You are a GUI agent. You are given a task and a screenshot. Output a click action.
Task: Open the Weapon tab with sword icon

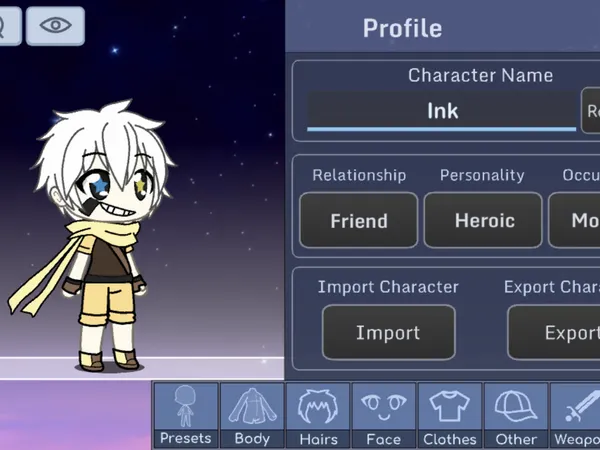tap(577, 415)
